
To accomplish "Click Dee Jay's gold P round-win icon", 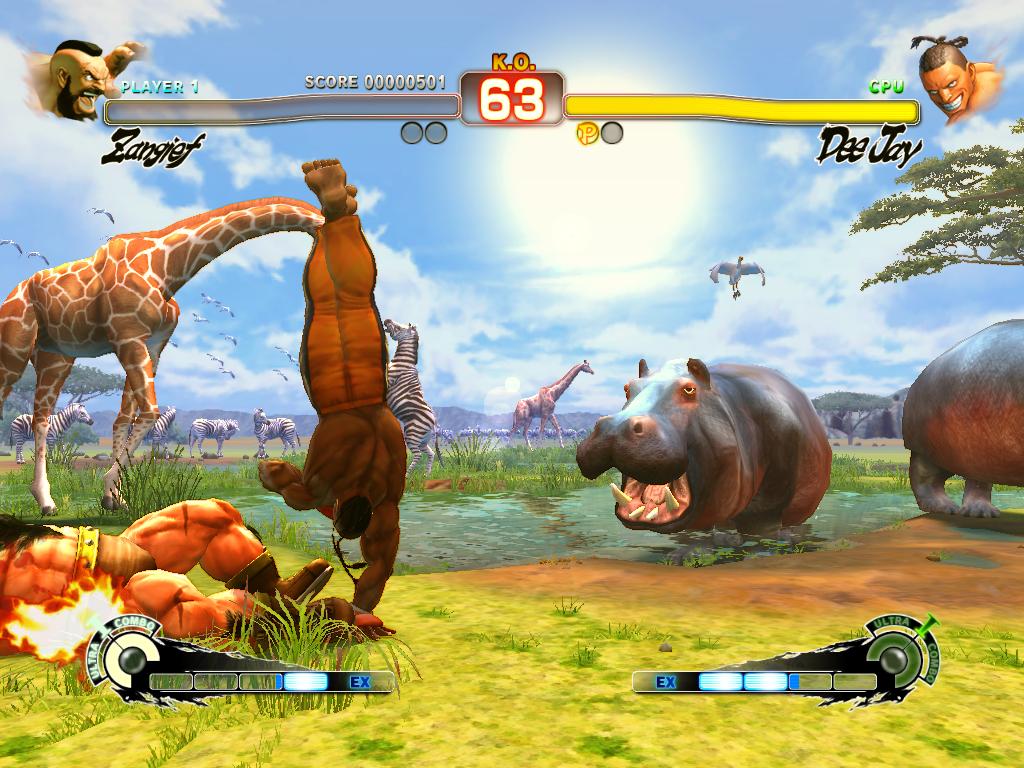I will tap(587, 133).
